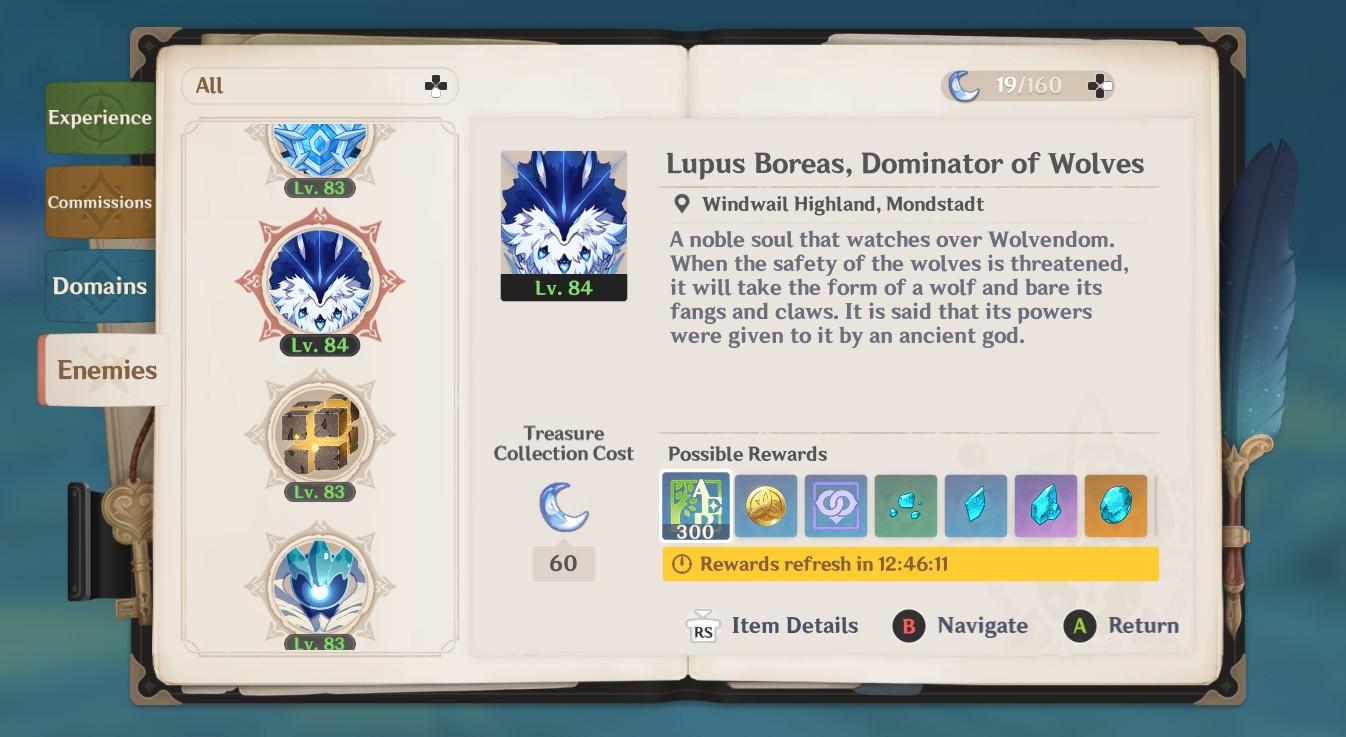
Task: Select the blue shard reward icon
Action: [x=976, y=506]
